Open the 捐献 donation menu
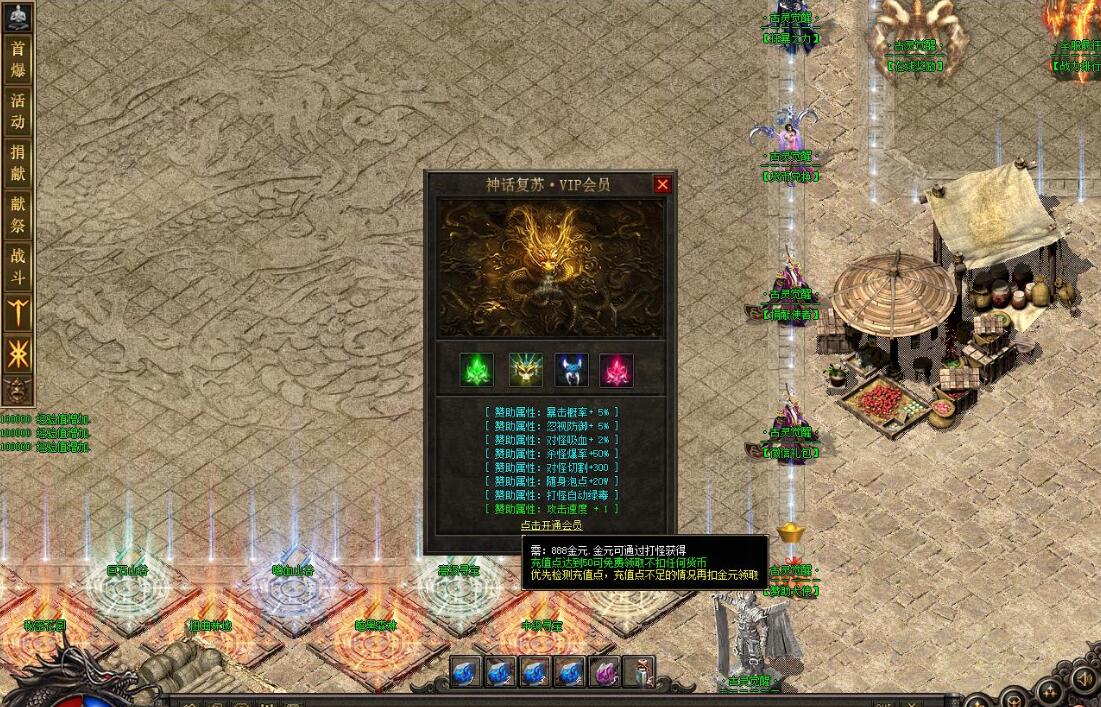This screenshot has width=1101, height=707. click(x=18, y=163)
